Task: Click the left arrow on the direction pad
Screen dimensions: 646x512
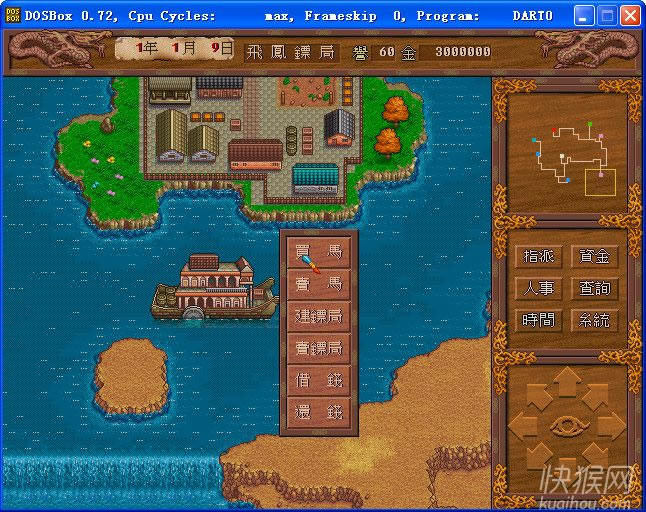Action: tap(523, 425)
